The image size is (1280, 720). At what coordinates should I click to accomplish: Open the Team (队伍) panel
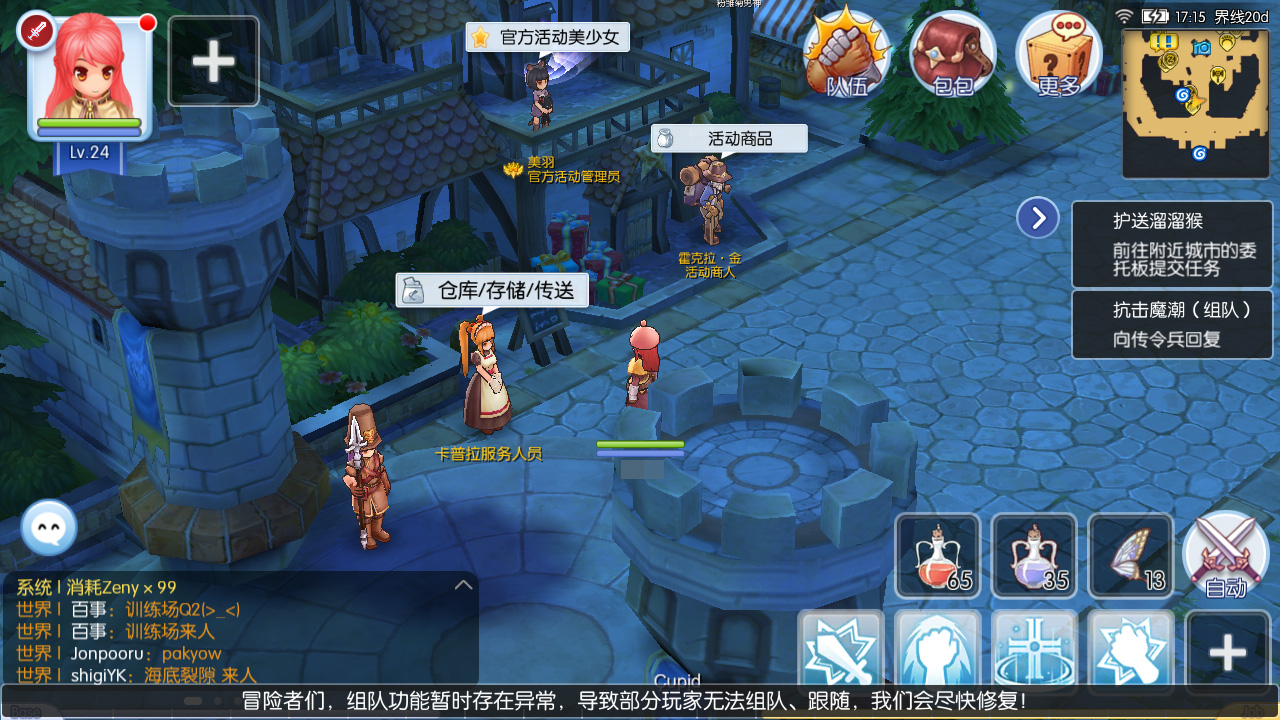pyautogui.click(x=843, y=55)
